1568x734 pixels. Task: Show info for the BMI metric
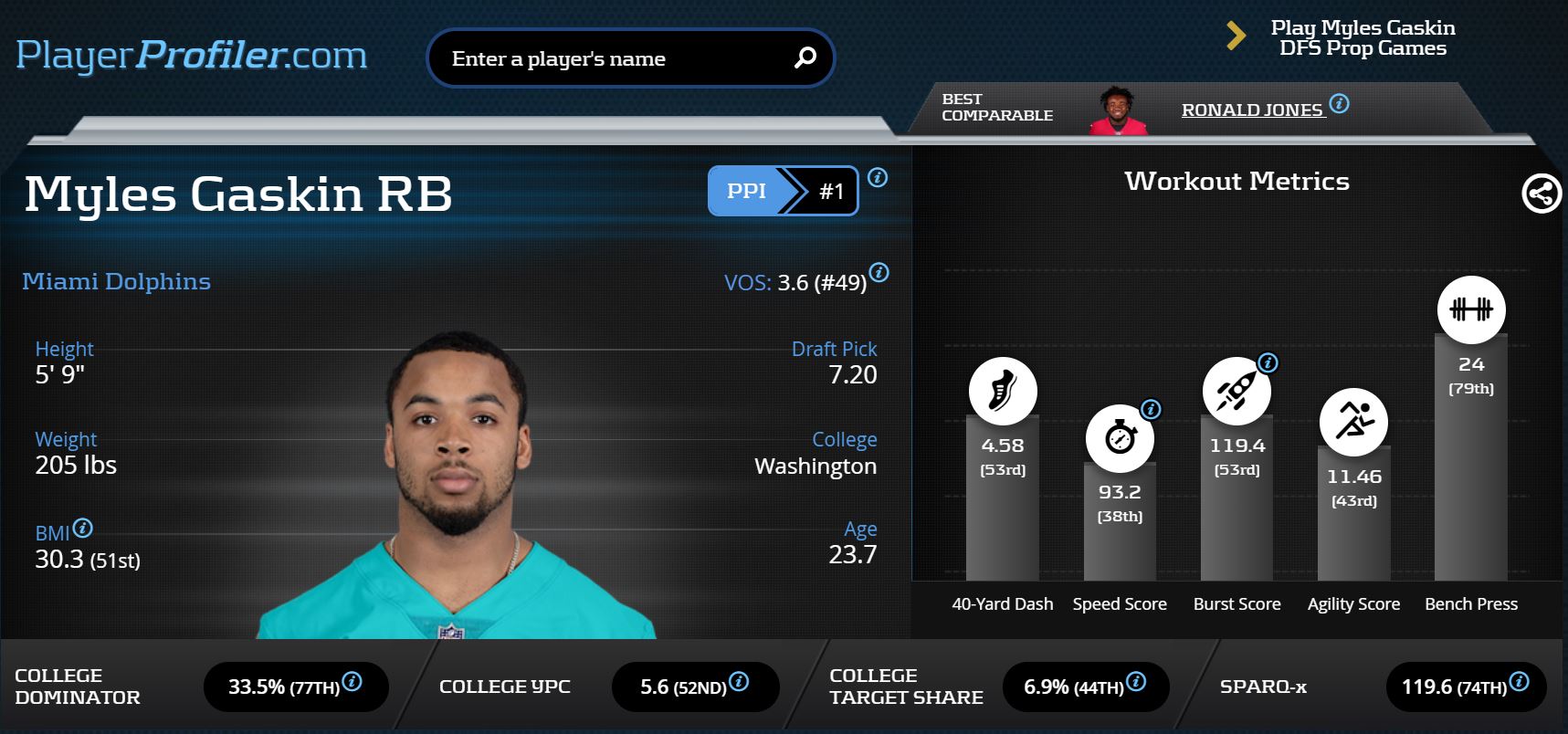pyautogui.click(x=82, y=528)
